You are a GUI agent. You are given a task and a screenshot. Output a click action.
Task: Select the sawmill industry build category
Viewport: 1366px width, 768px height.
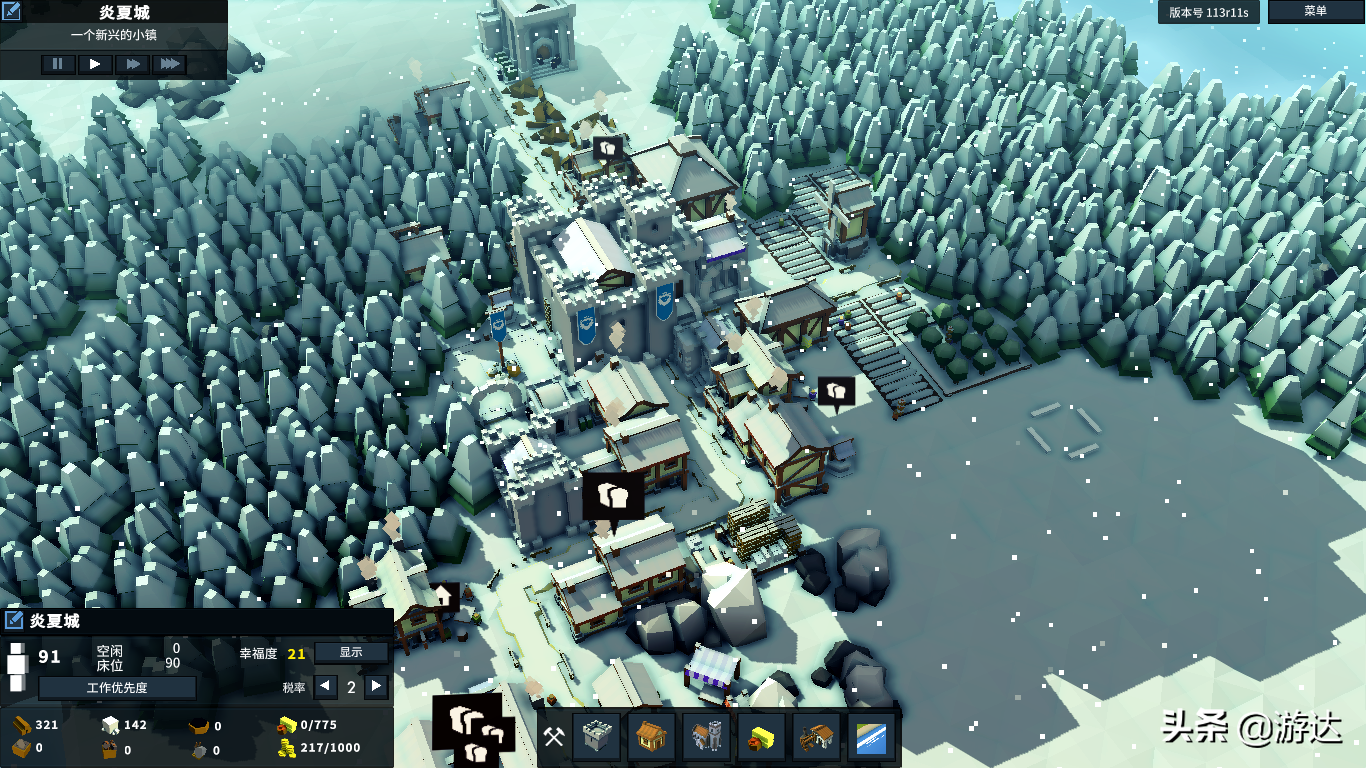pyautogui.click(x=815, y=738)
